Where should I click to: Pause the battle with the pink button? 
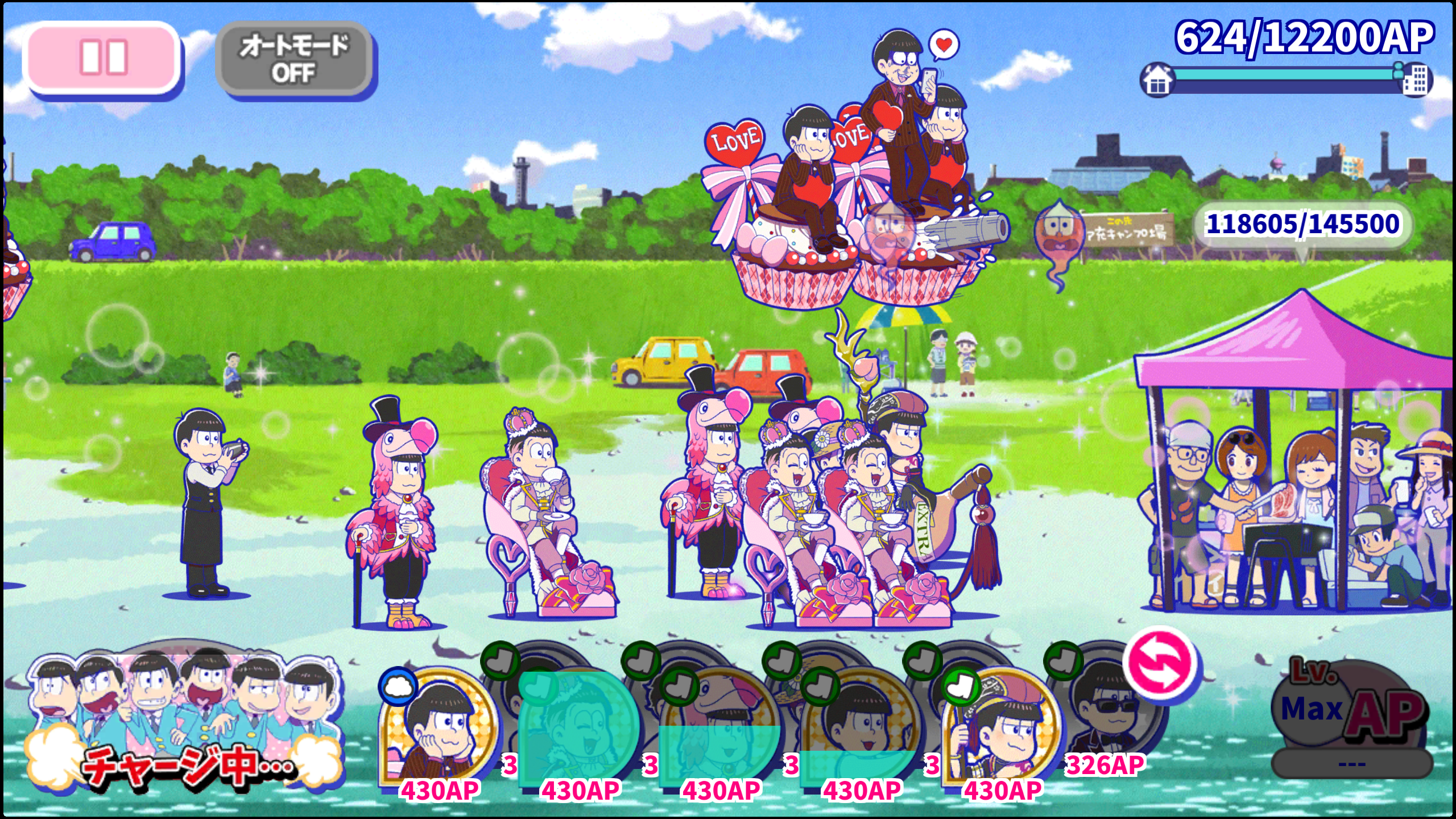pyautogui.click(x=103, y=57)
